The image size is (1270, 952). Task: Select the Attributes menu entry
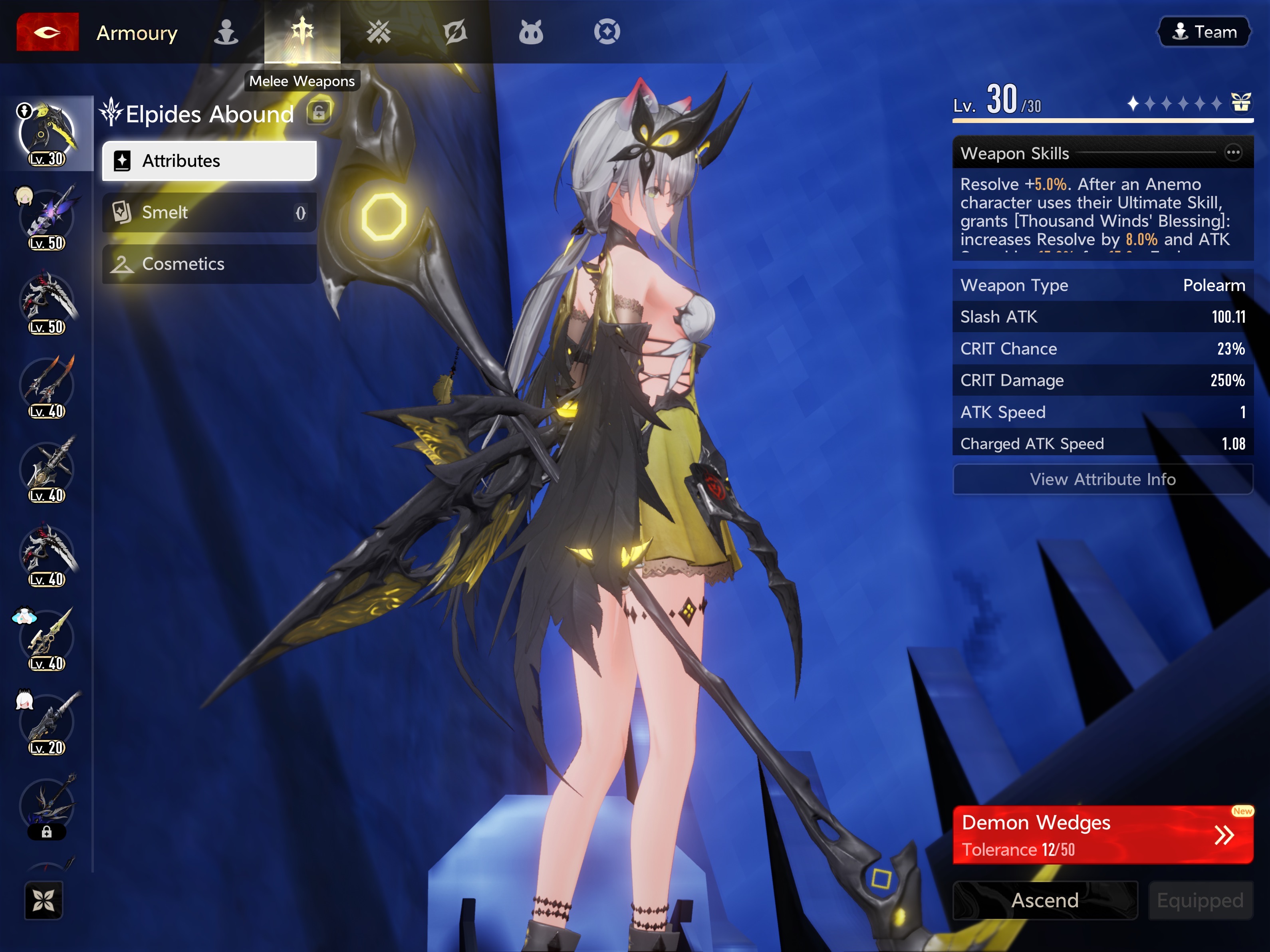(x=209, y=161)
